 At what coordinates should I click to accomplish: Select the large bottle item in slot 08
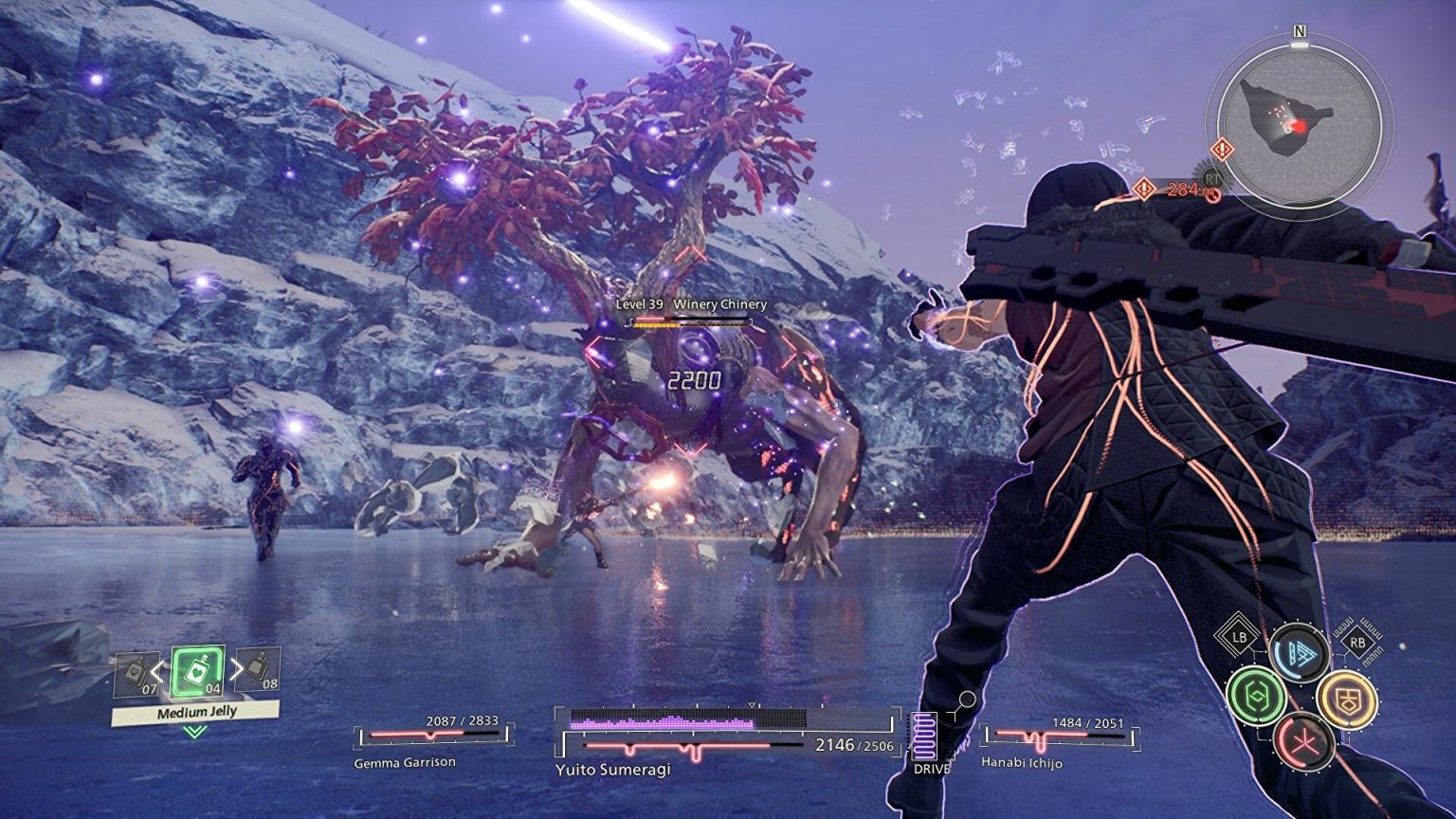[x=258, y=669]
